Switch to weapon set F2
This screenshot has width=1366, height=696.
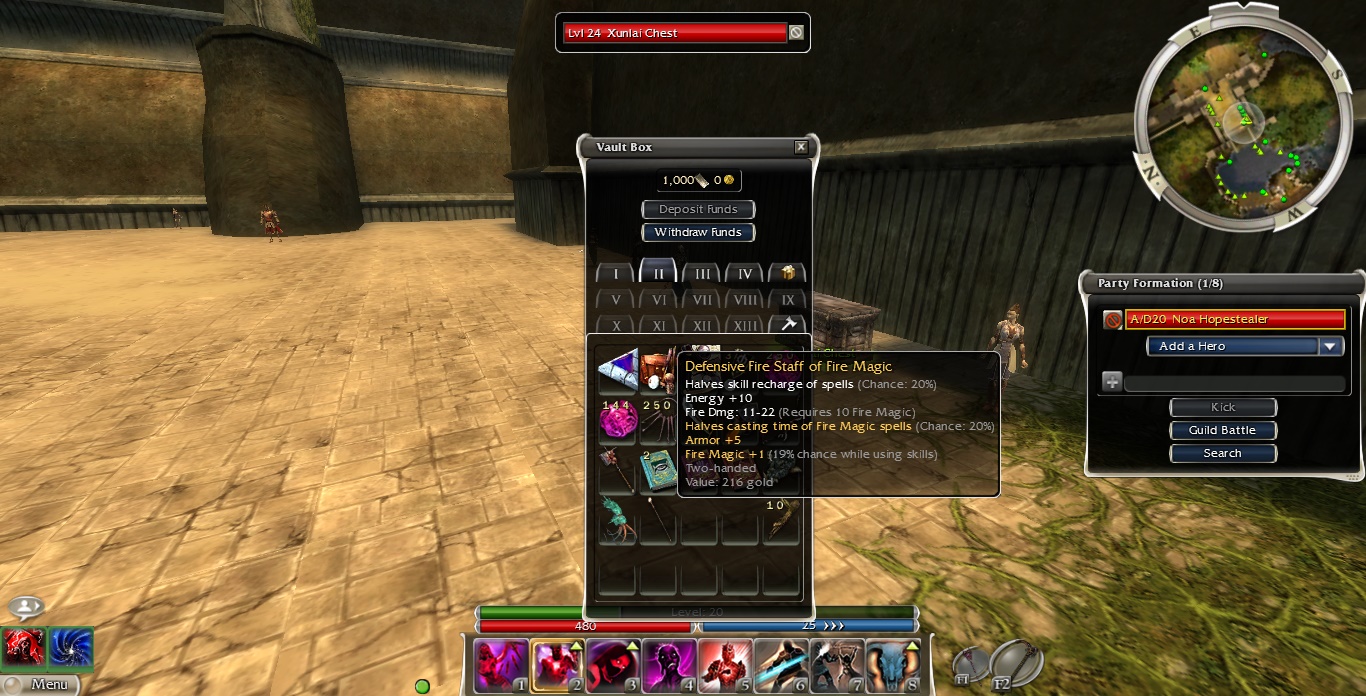(x=1016, y=663)
